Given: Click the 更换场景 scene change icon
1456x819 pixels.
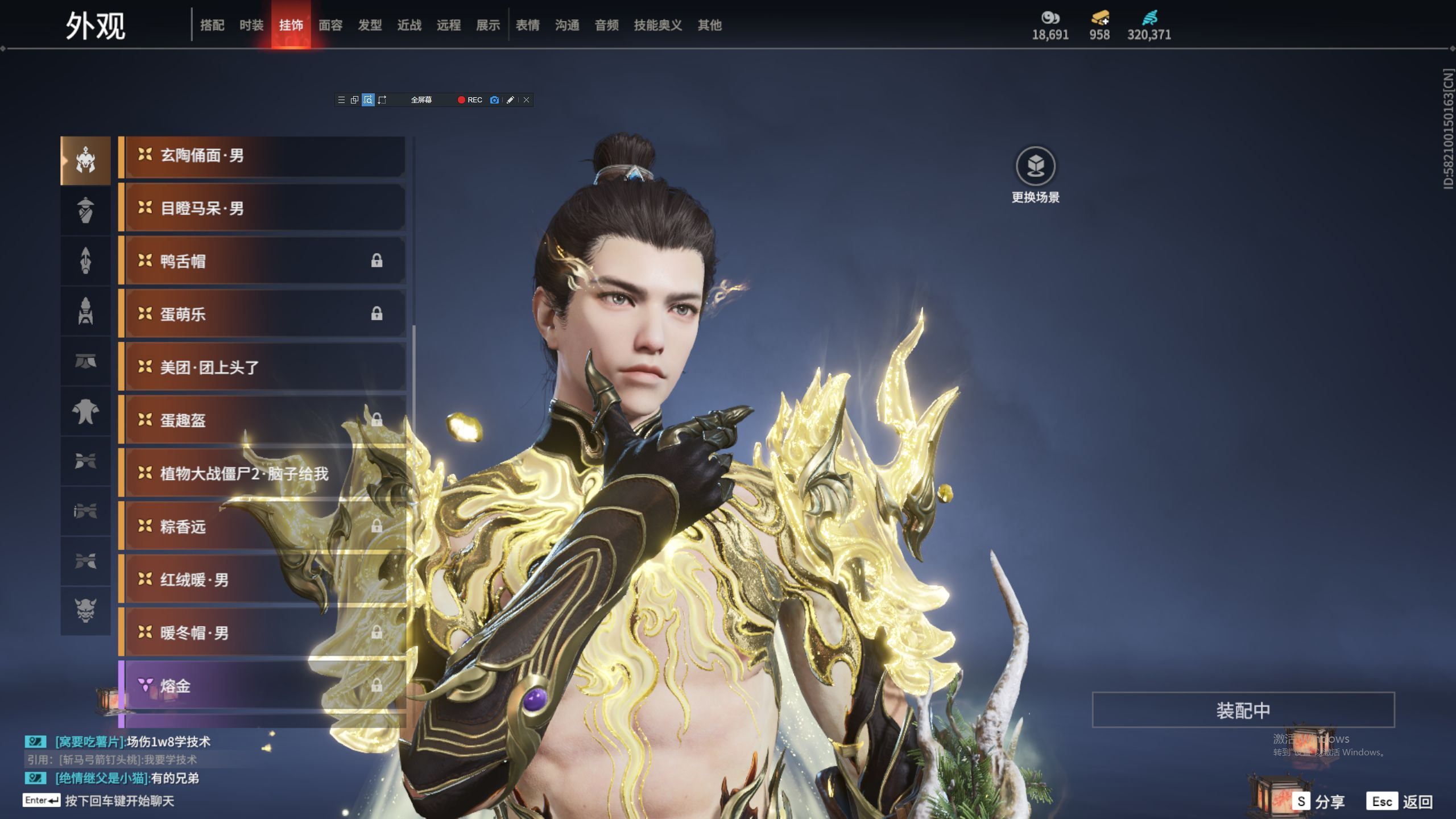Looking at the screenshot, I should pyautogui.click(x=1035, y=167).
